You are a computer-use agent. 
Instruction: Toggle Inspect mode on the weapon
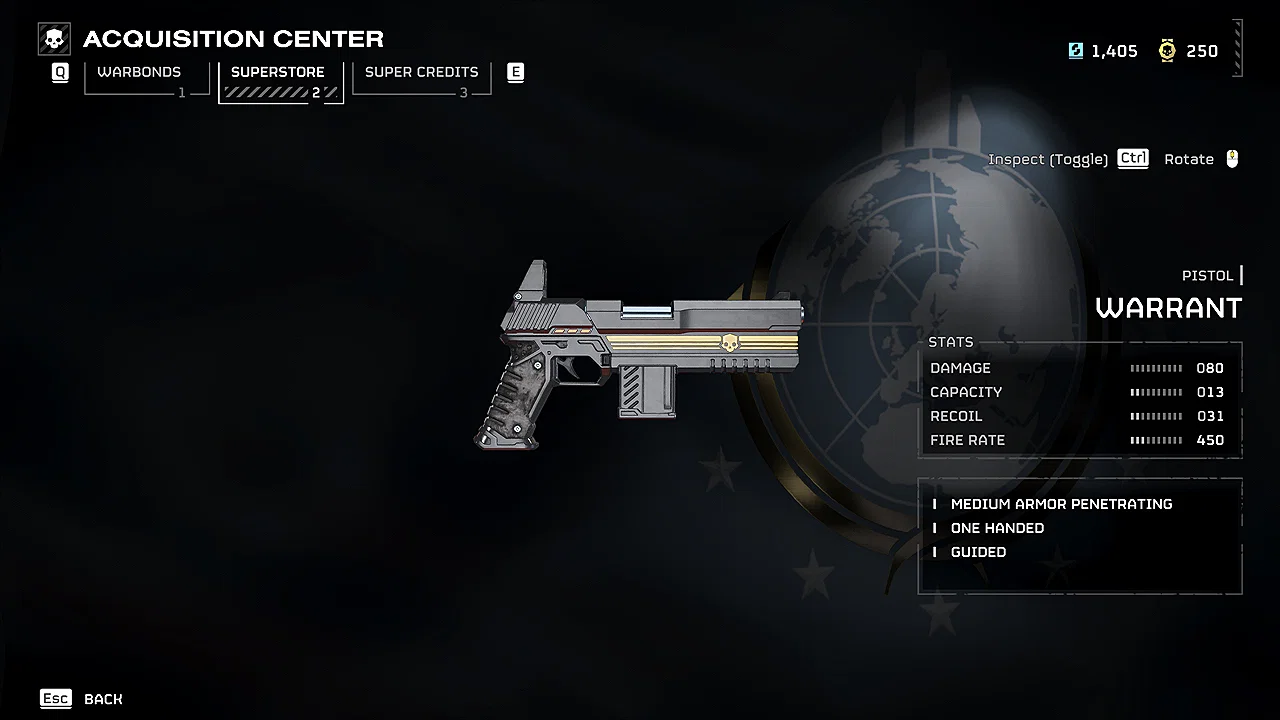click(x=1047, y=158)
